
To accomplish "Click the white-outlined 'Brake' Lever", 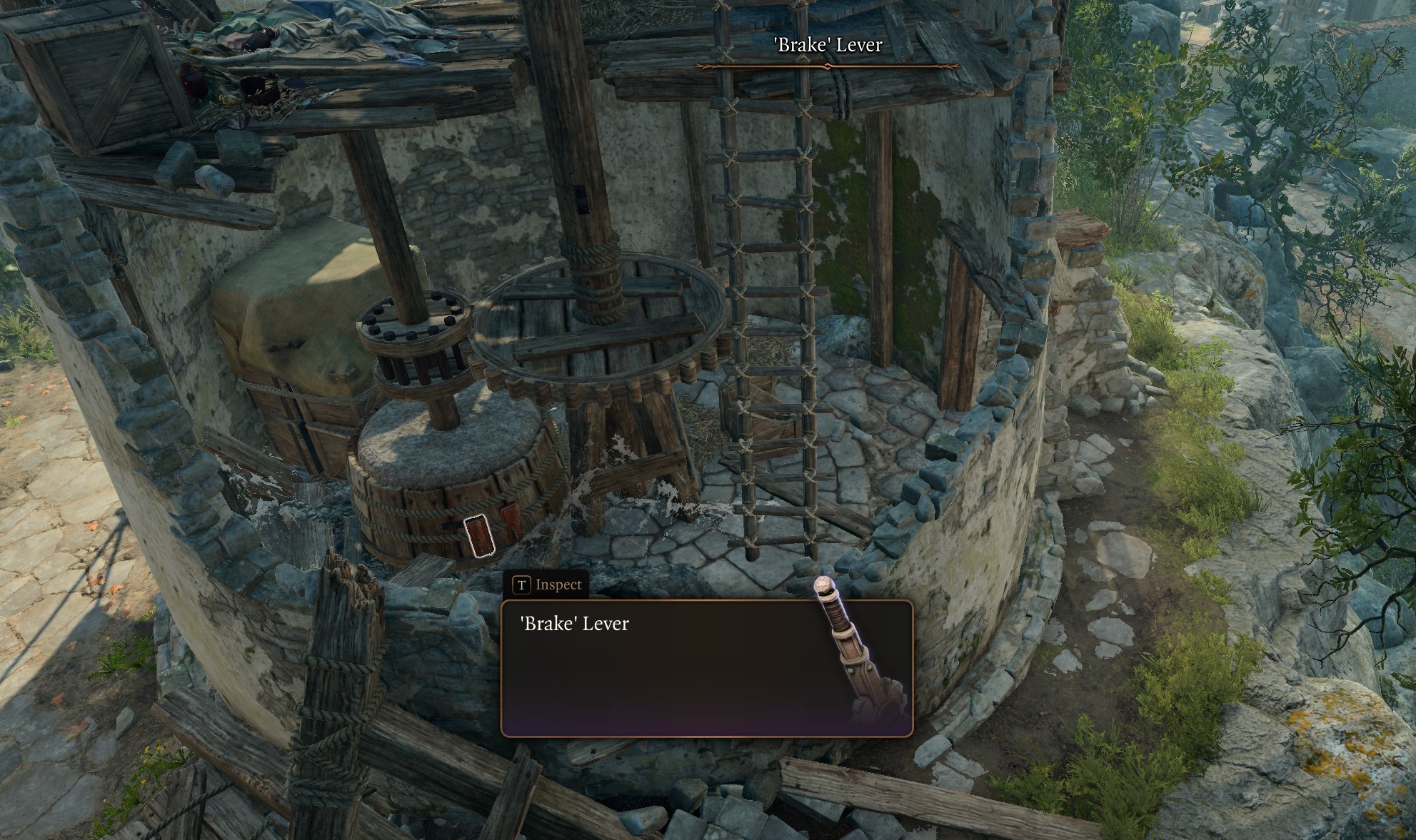I will coord(479,535).
